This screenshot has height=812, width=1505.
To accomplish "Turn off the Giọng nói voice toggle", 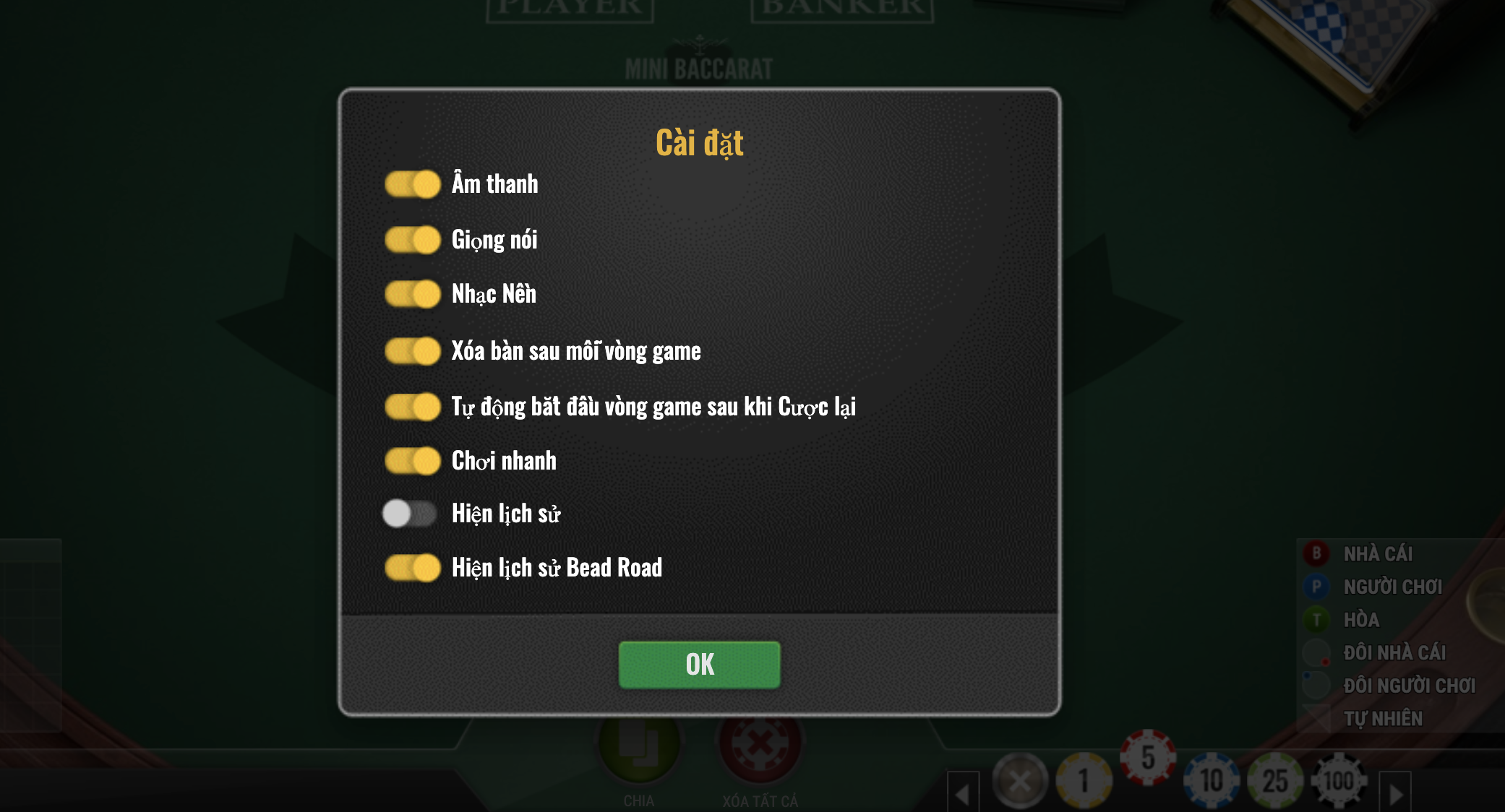I will coord(412,240).
